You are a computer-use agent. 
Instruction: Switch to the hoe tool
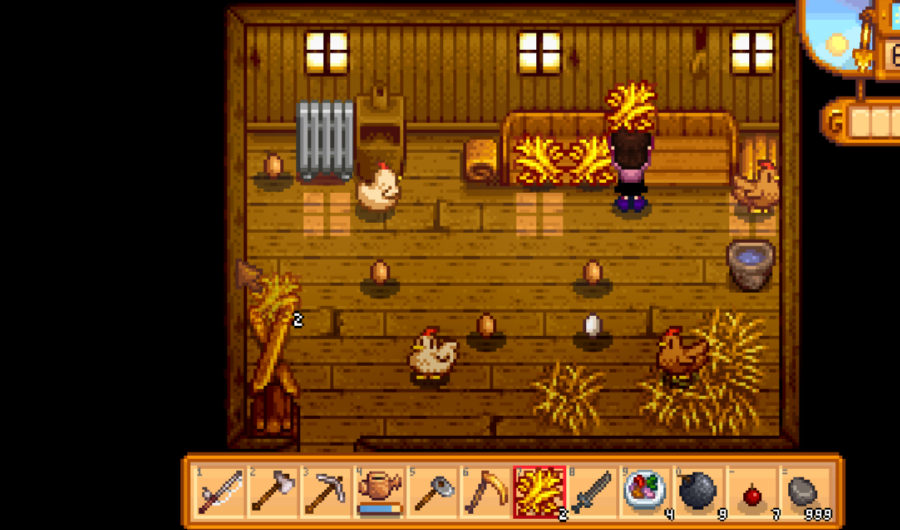pyautogui.click(x=432, y=492)
